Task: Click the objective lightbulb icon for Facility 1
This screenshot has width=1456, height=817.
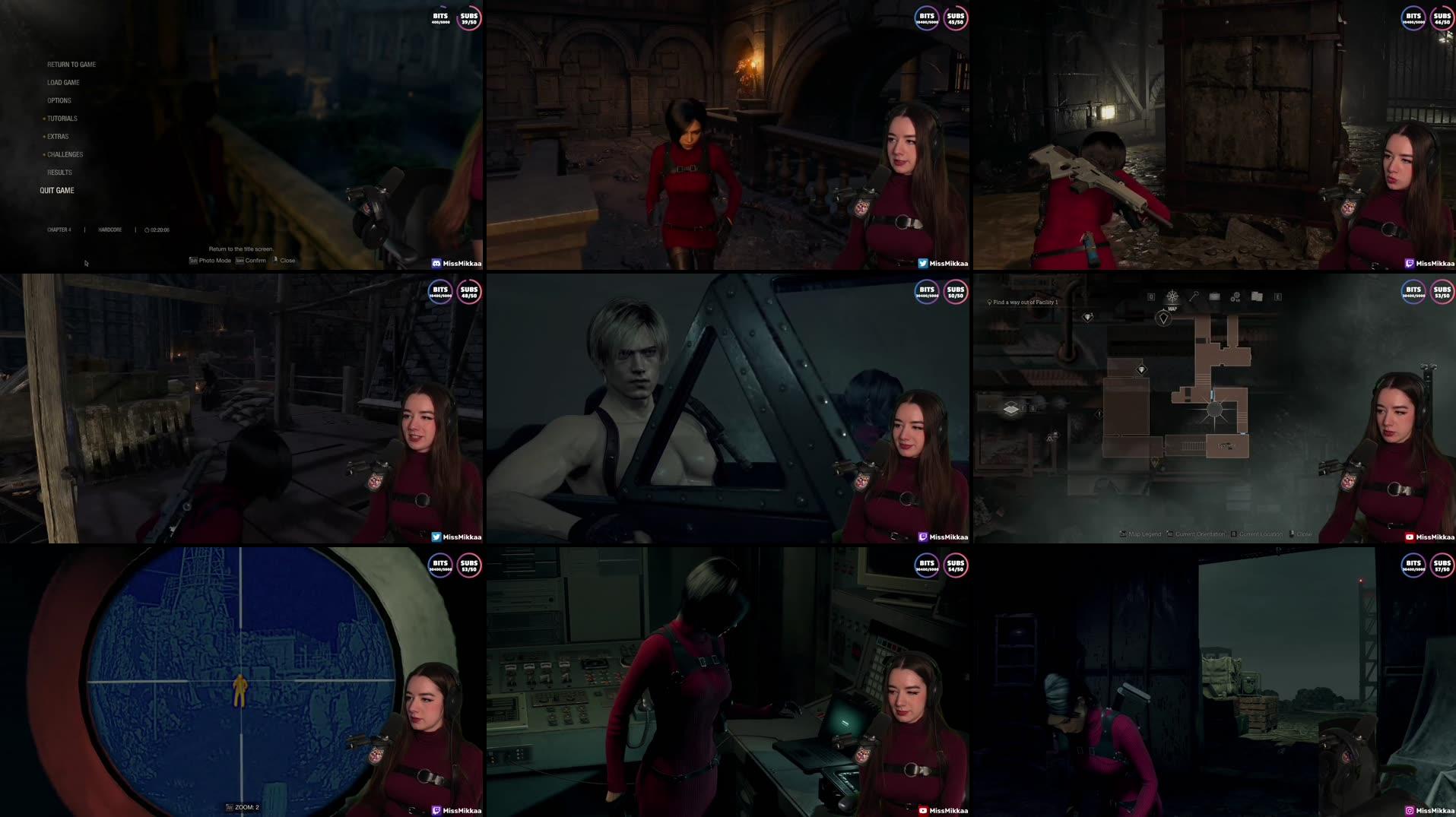Action: [989, 302]
